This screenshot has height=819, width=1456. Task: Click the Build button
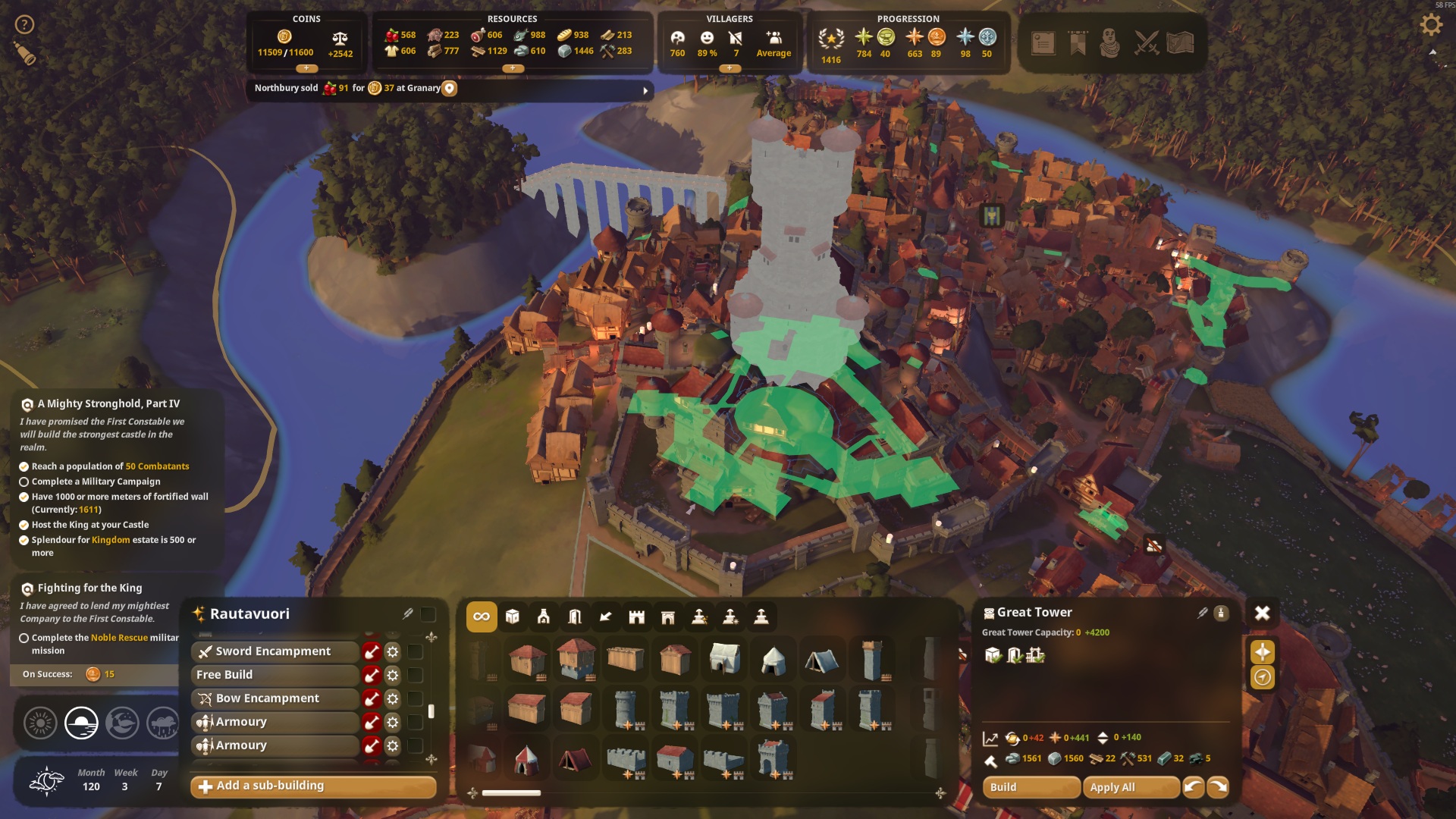[x=1031, y=787]
